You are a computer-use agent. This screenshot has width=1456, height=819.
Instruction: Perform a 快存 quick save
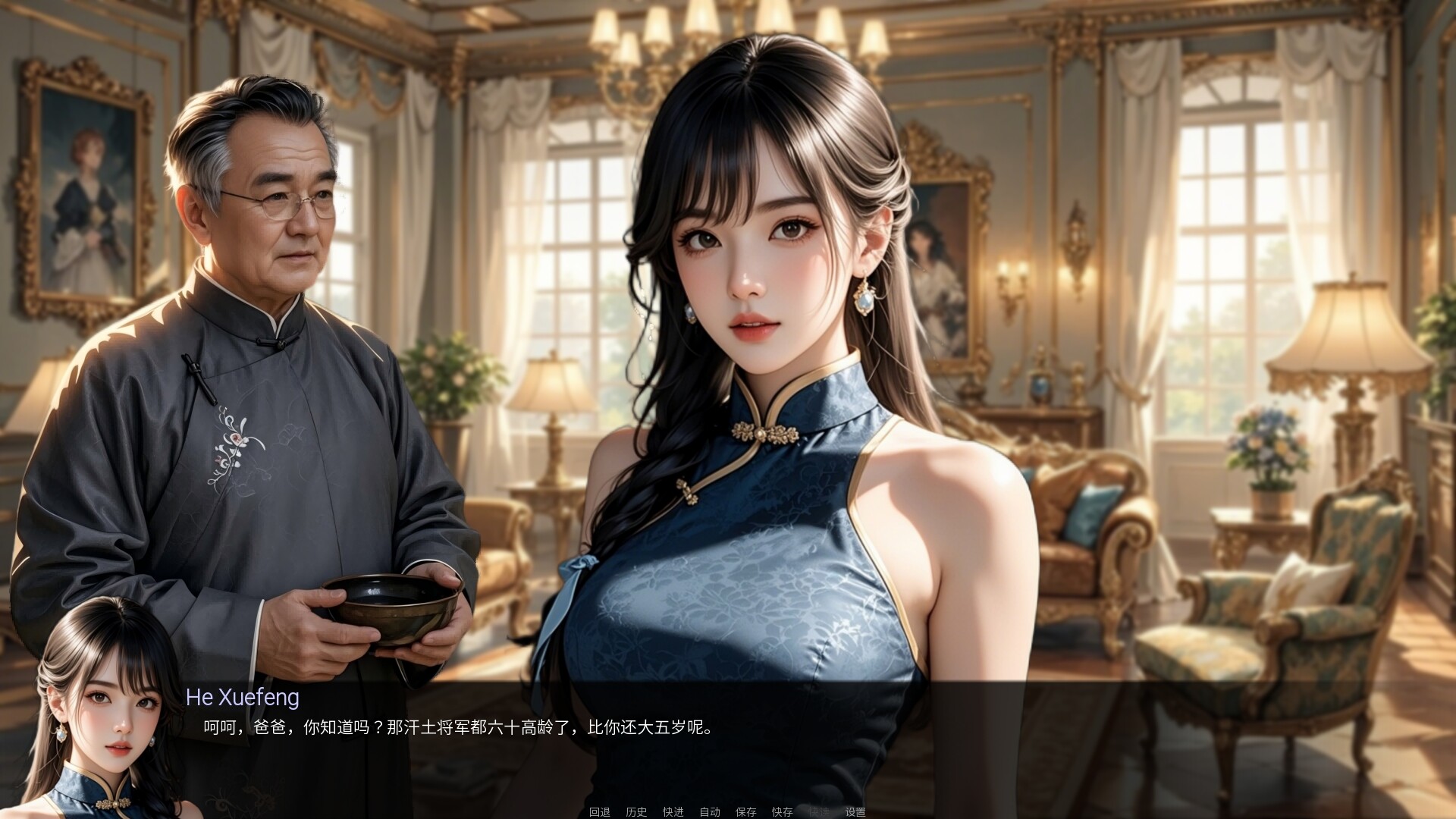(781, 811)
